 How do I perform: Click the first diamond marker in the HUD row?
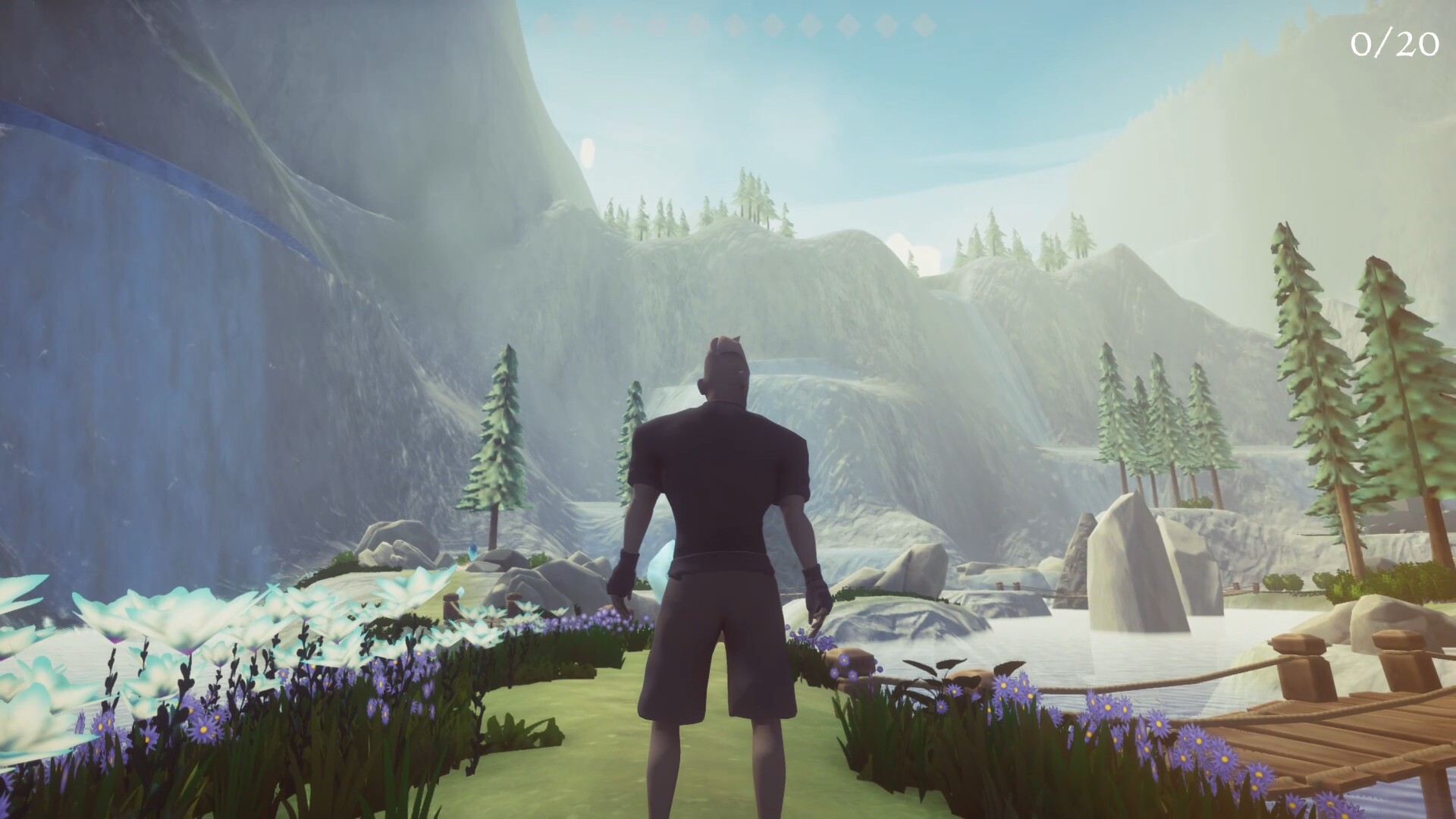pos(543,23)
